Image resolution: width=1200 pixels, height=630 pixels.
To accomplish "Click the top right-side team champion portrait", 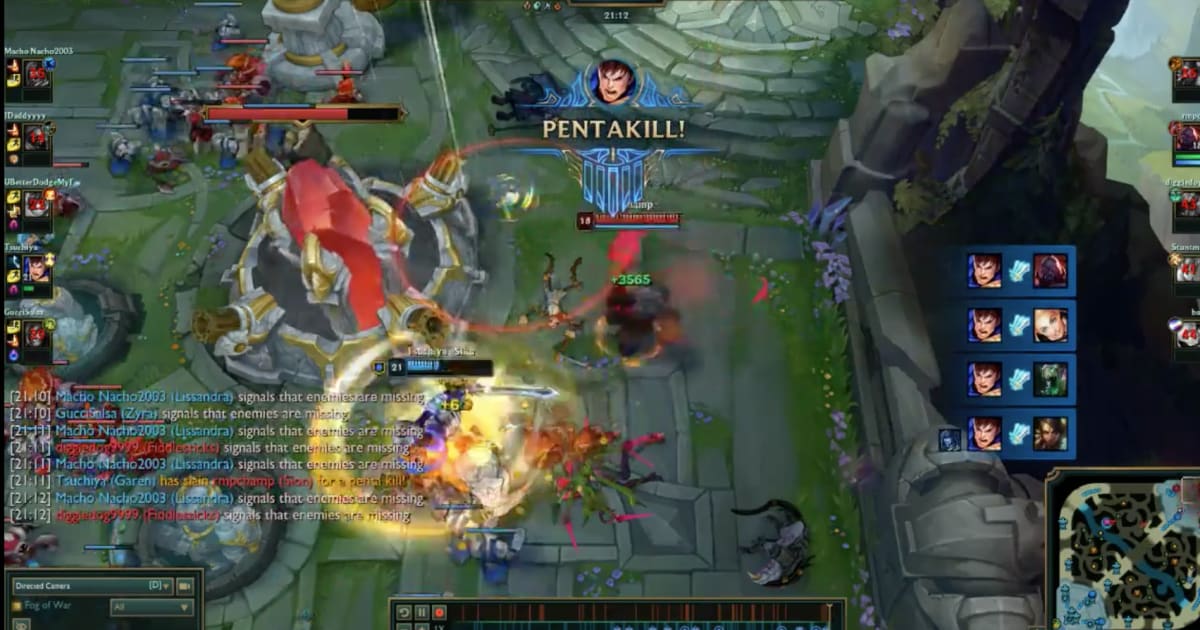I will click(1188, 77).
